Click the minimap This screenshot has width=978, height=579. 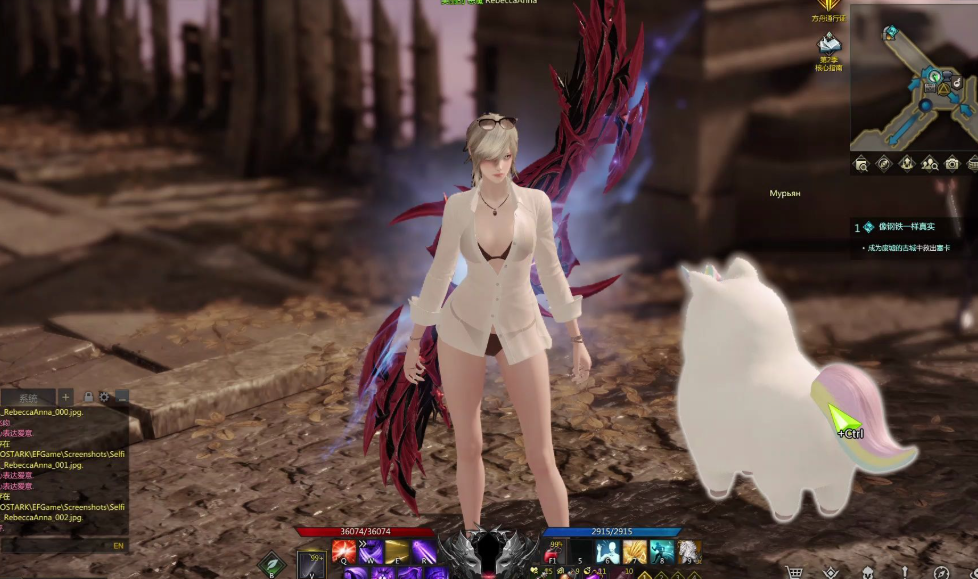point(914,85)
